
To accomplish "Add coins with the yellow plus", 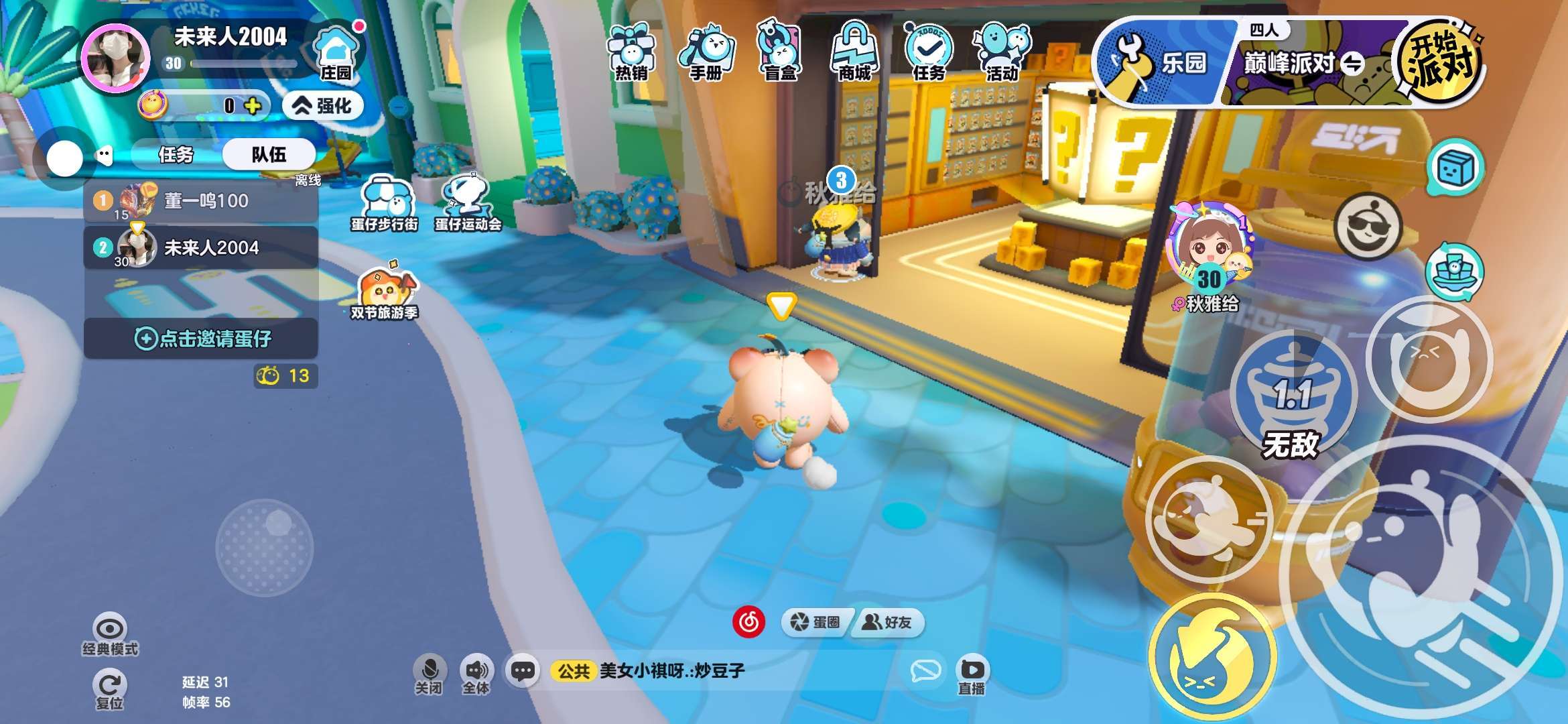I will 253,106.
